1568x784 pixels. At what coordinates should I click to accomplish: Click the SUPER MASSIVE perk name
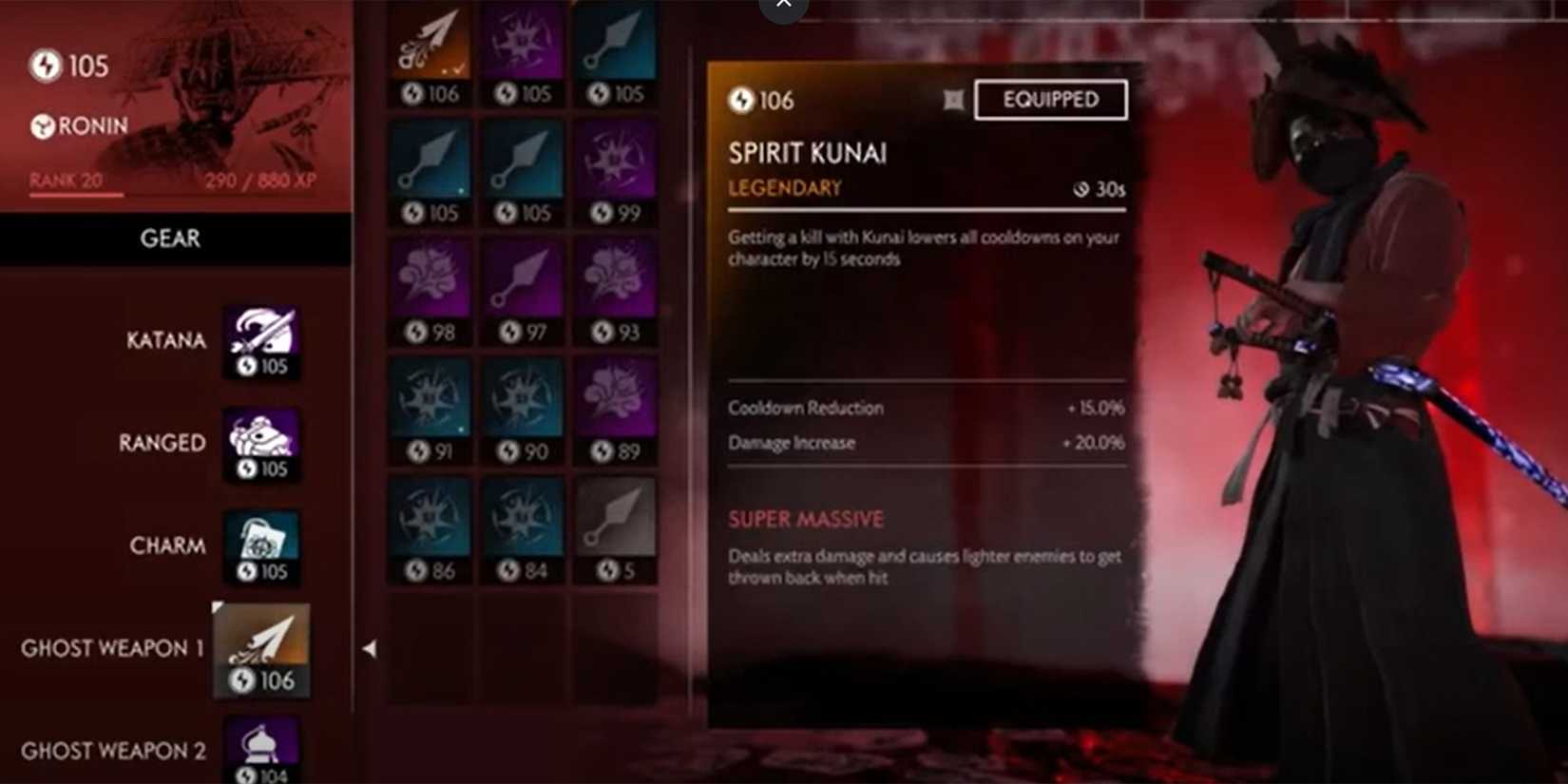805,519
